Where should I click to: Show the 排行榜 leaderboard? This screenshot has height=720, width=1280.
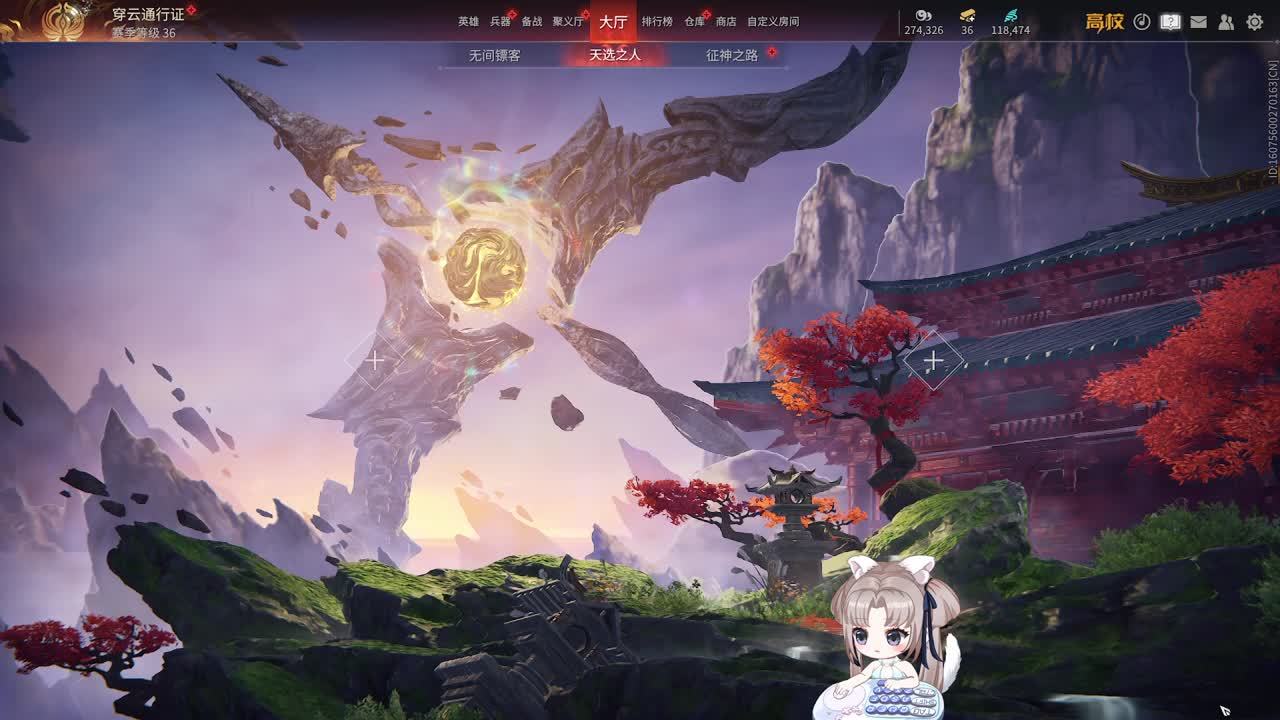(x=657, y=21)
